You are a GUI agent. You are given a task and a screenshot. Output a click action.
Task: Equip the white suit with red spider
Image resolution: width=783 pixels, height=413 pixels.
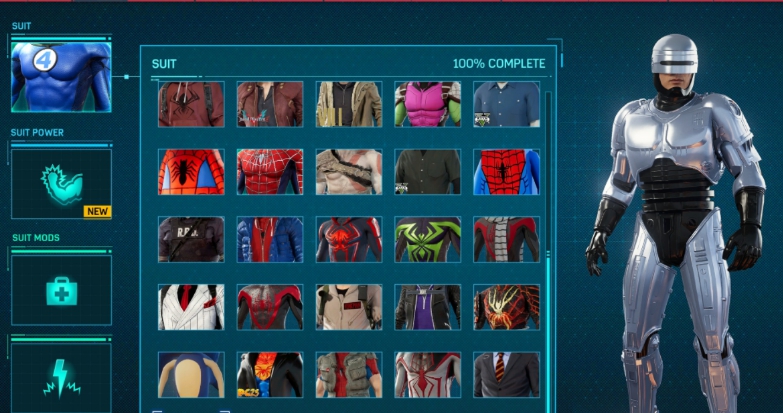point(427,374)
